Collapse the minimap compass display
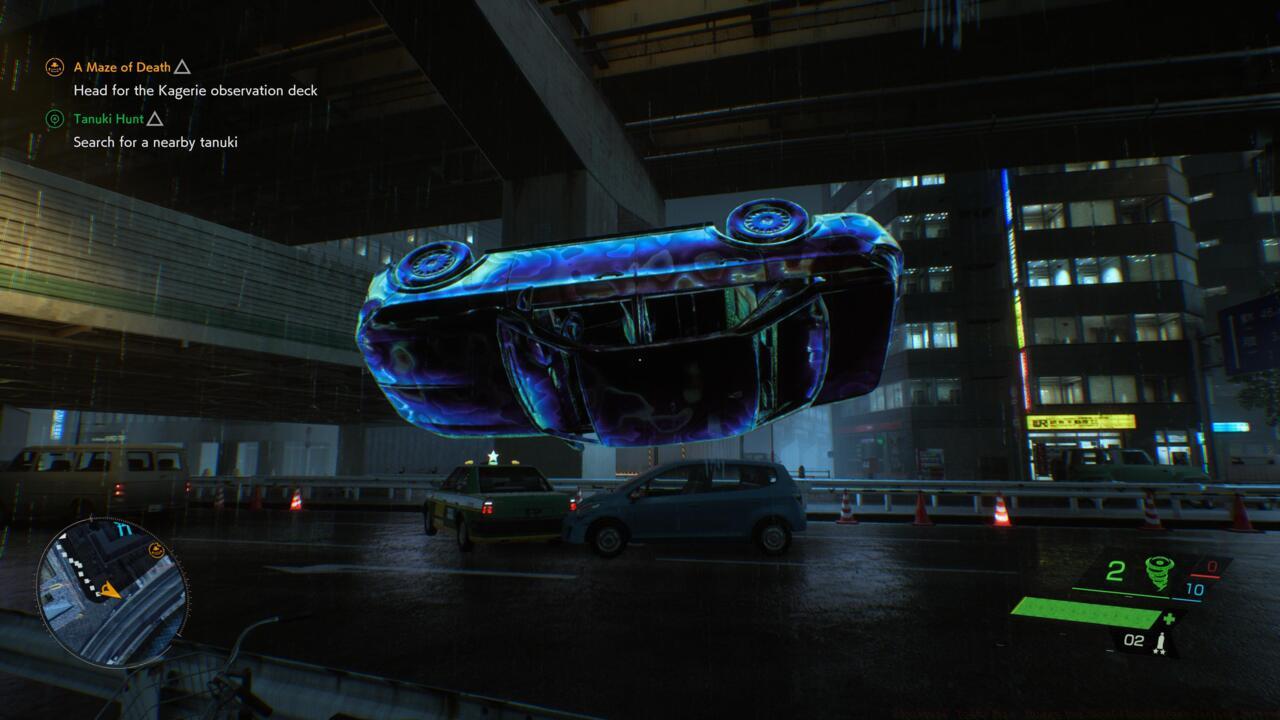This screenshot has width=1280, height=720. 122,527
